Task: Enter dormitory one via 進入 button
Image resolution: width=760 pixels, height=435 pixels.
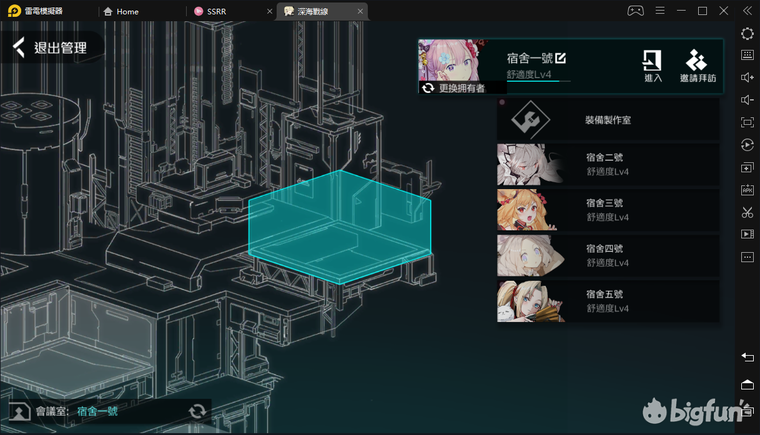Action: [x=652, y=66]
